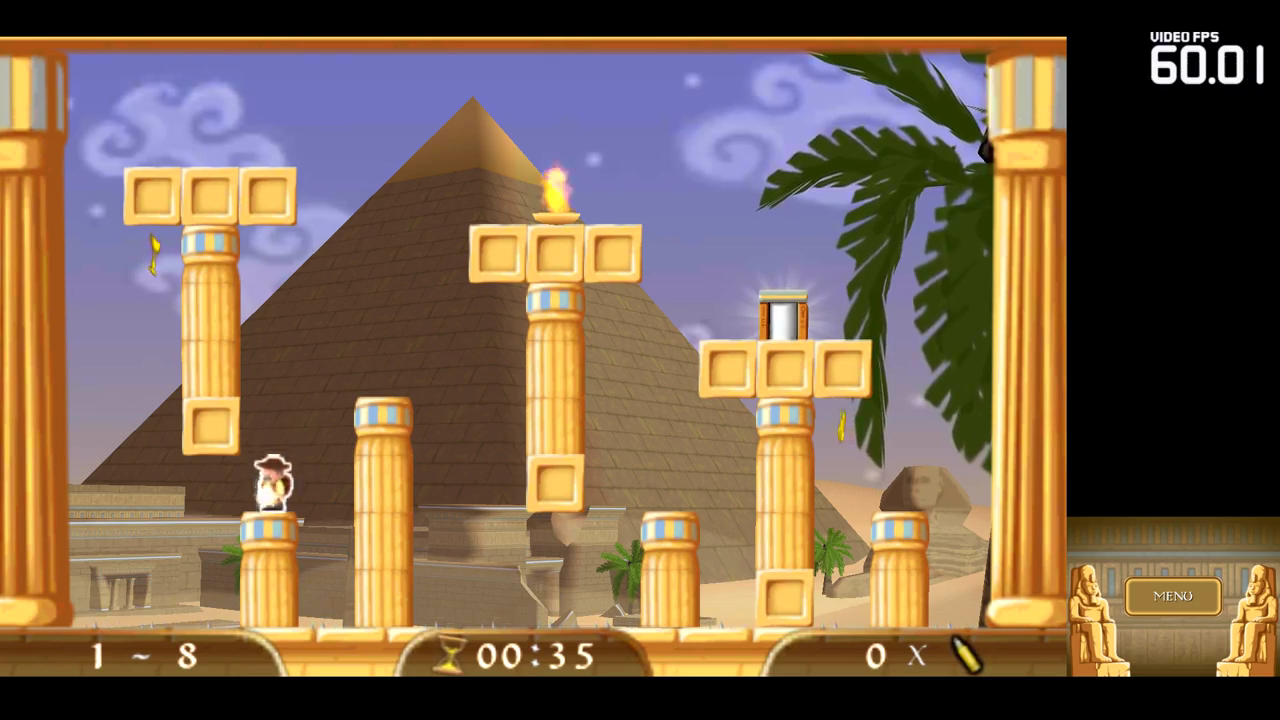Viewport: 1280px width, 720px height.
Task: Click the flaming torch above the center pillar
Action: coord(557,190)
